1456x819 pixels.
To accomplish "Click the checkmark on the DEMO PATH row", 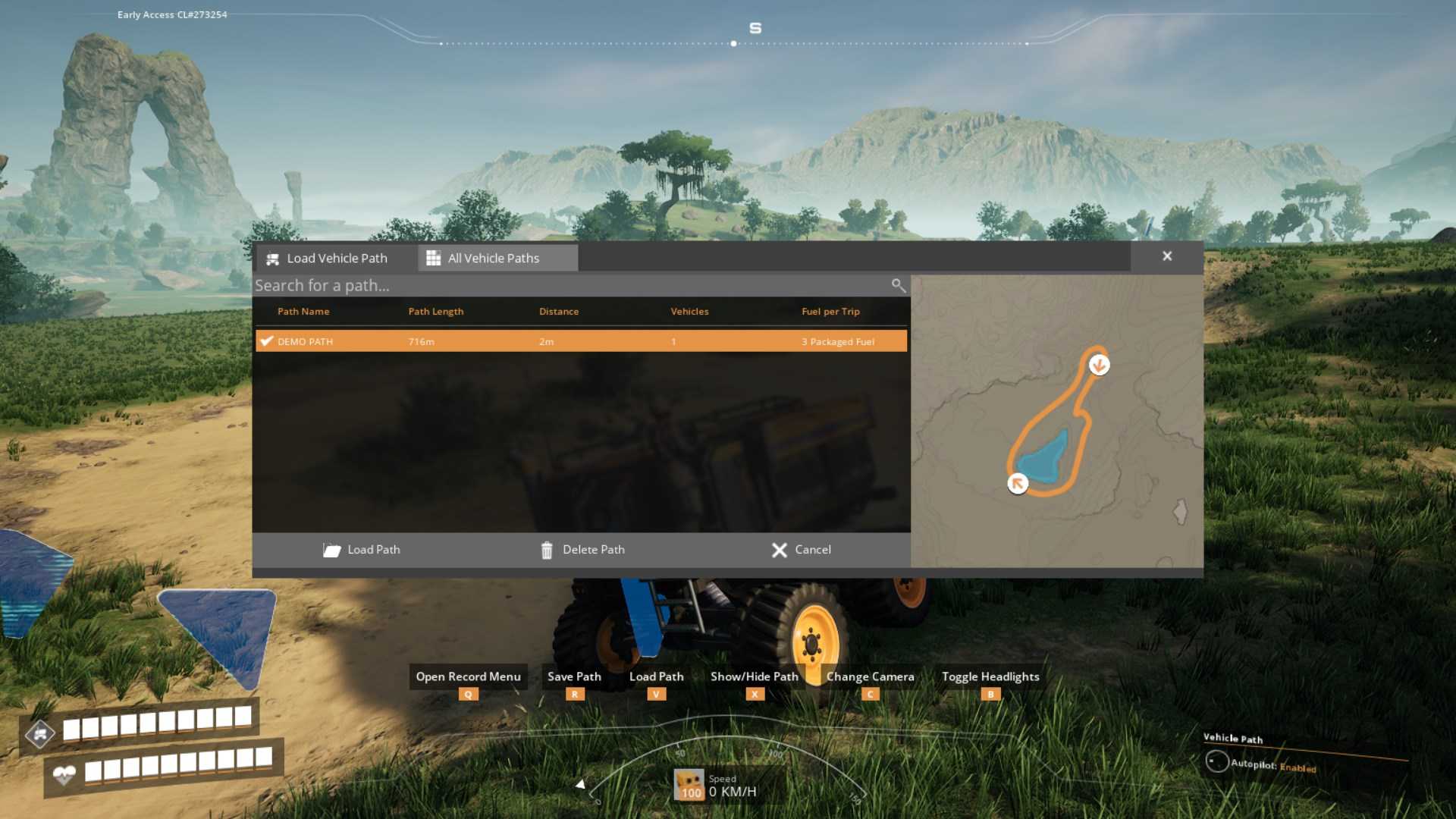I will pyautogui.click(x=266, y=341).
